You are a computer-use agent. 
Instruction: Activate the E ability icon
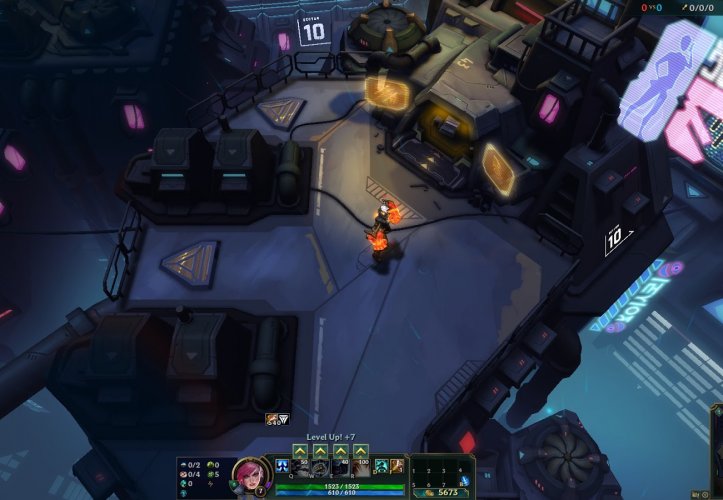(340, 467)
